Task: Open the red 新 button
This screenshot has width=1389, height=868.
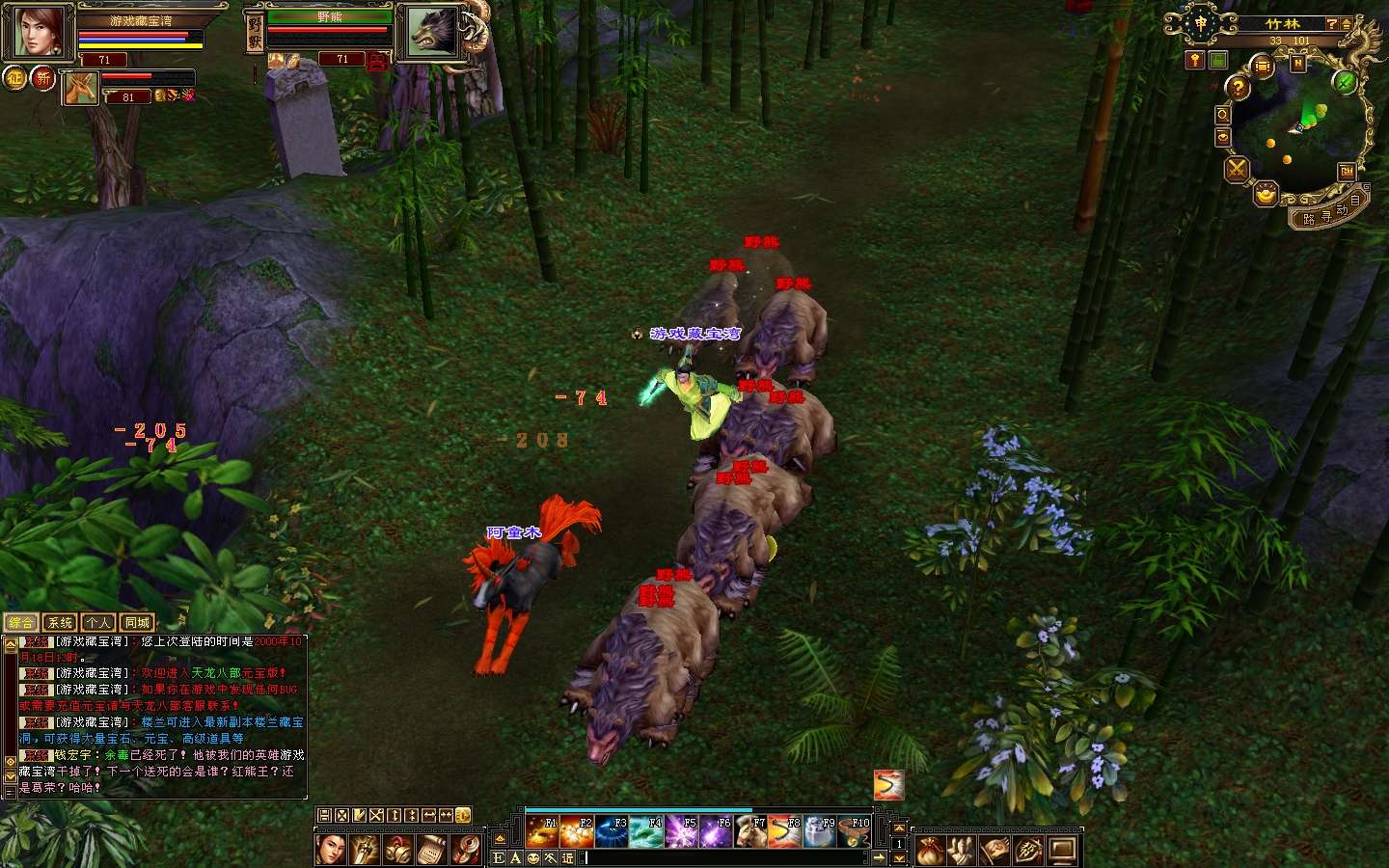Action: [x=43, y=77]
